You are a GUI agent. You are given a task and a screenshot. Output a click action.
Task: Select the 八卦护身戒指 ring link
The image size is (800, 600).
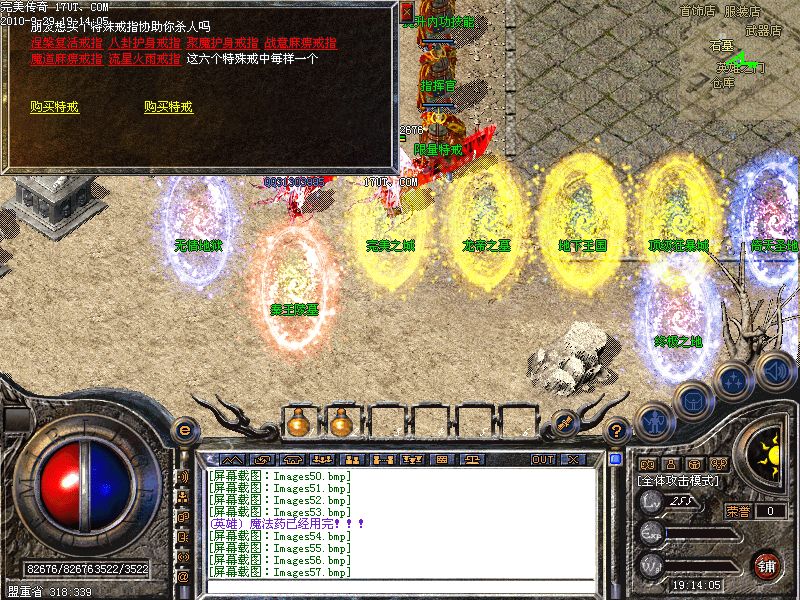click(x=144, y=43)
